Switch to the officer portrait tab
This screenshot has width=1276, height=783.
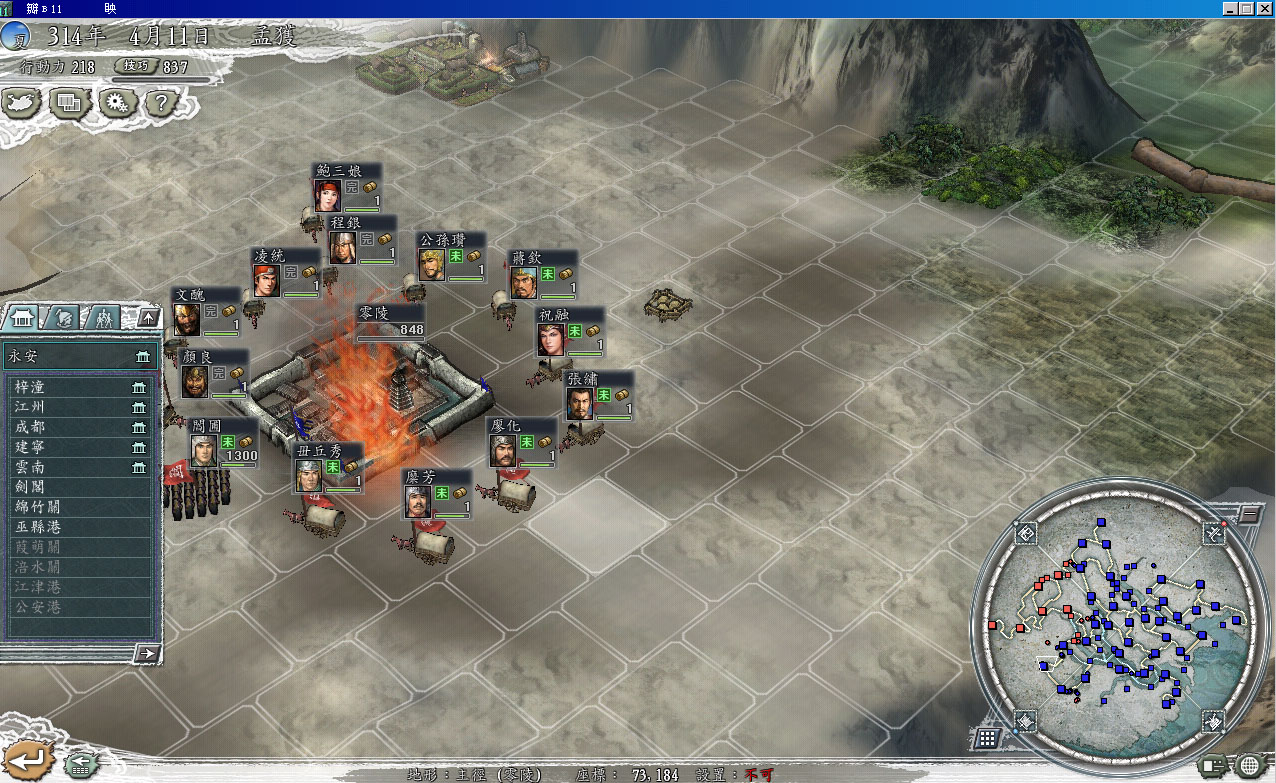(61, 318)
